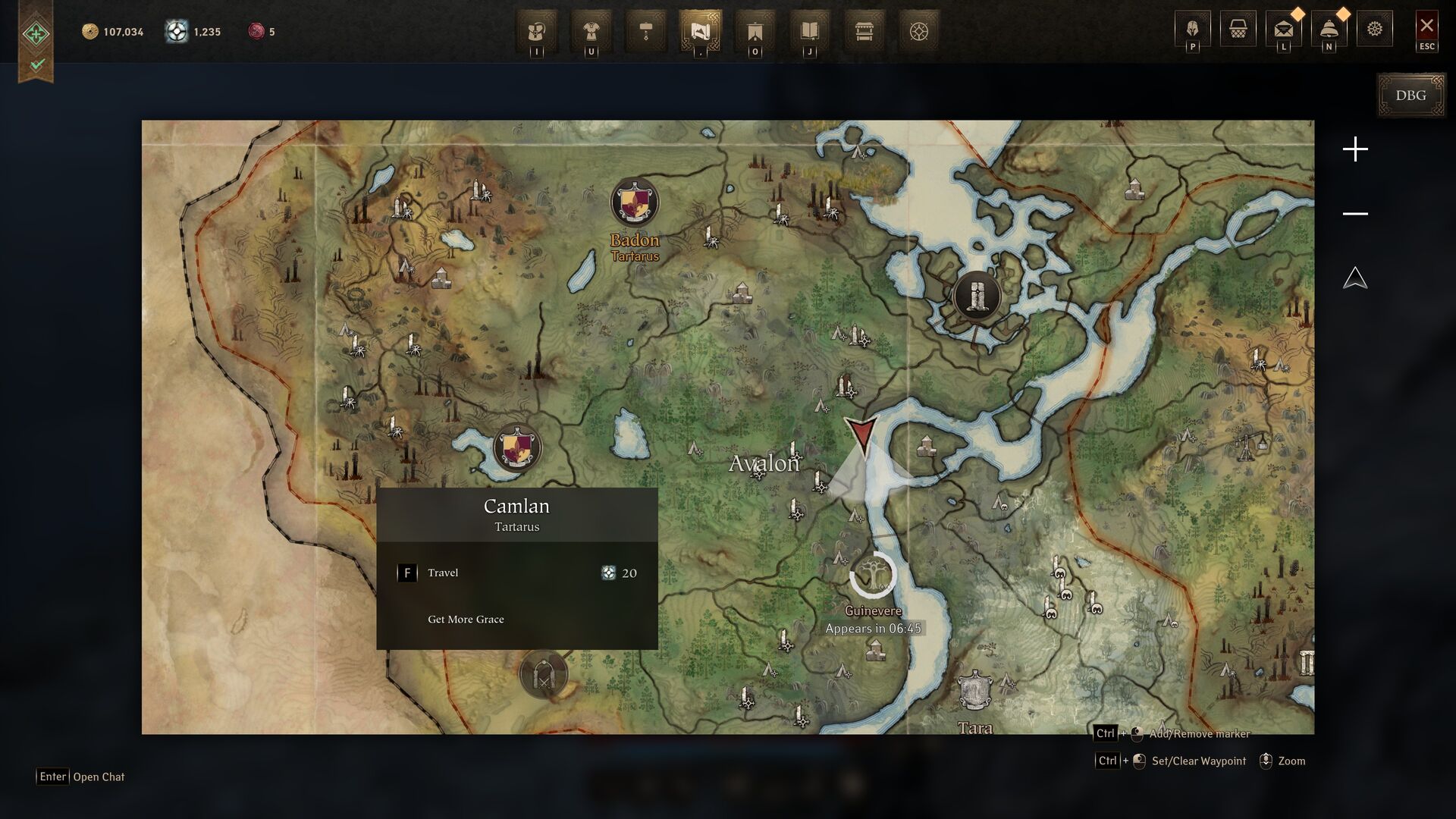Open the mail envelope inbox

[1283, 29]
